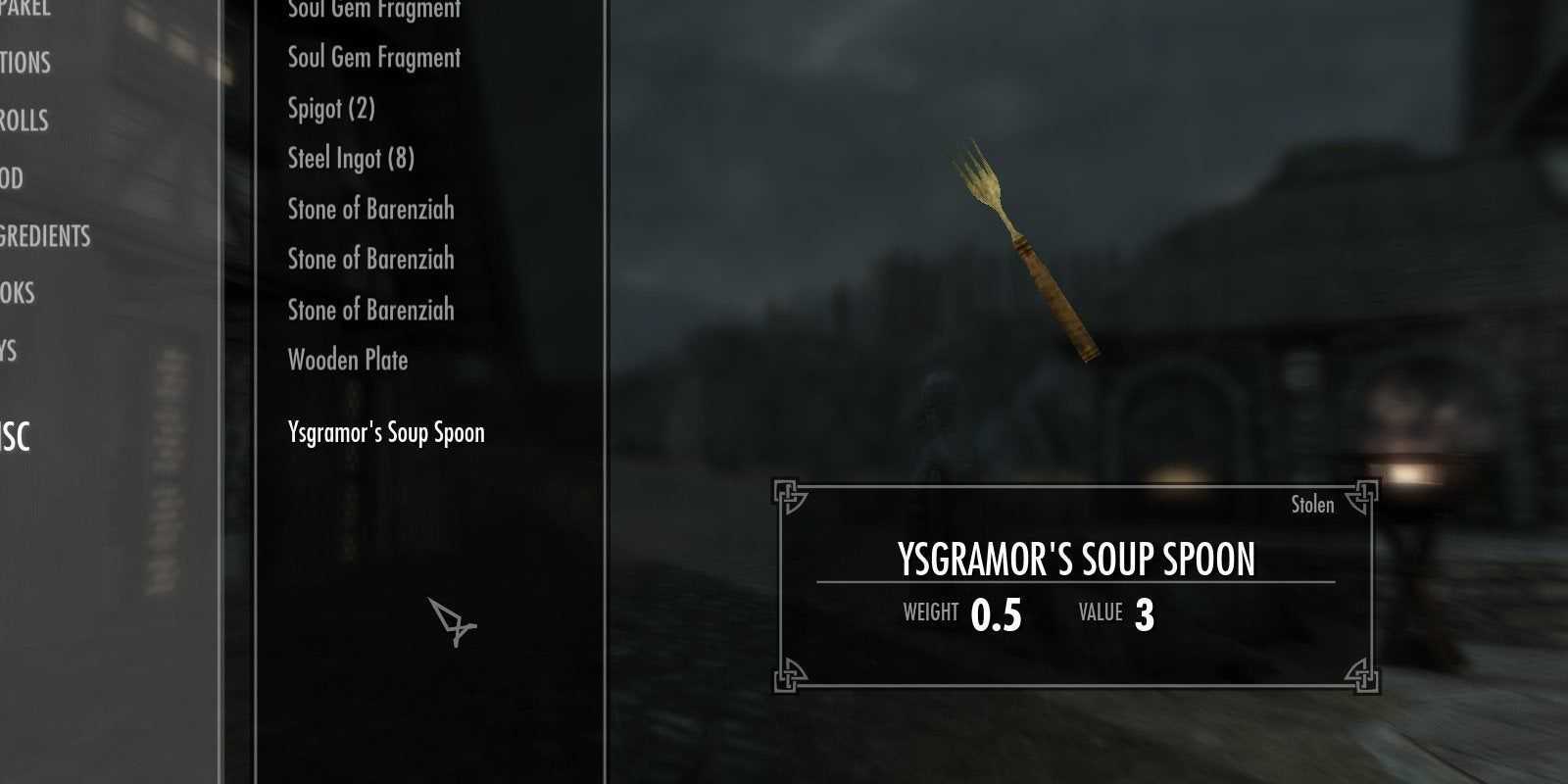Select Ysgramor's Soup Spoon in the list

(386, 432)
